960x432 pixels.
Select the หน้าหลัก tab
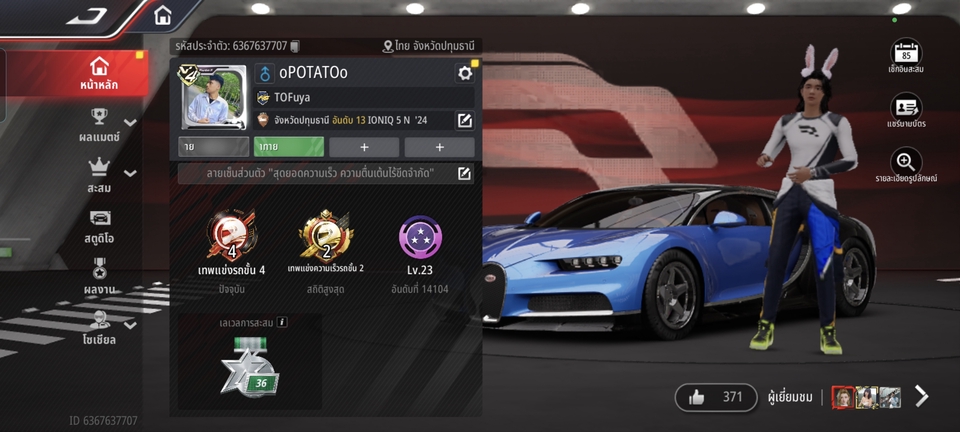tap(99, 74)
